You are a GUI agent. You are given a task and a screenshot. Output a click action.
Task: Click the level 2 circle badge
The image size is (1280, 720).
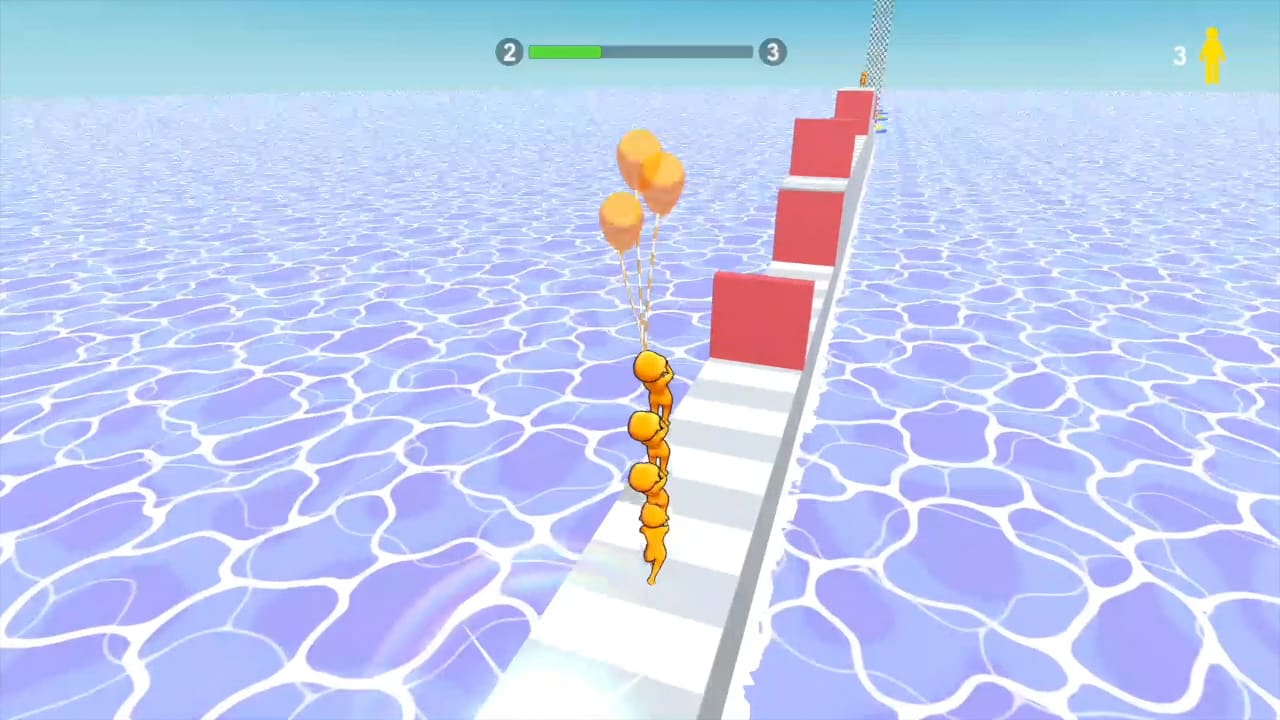509,52
